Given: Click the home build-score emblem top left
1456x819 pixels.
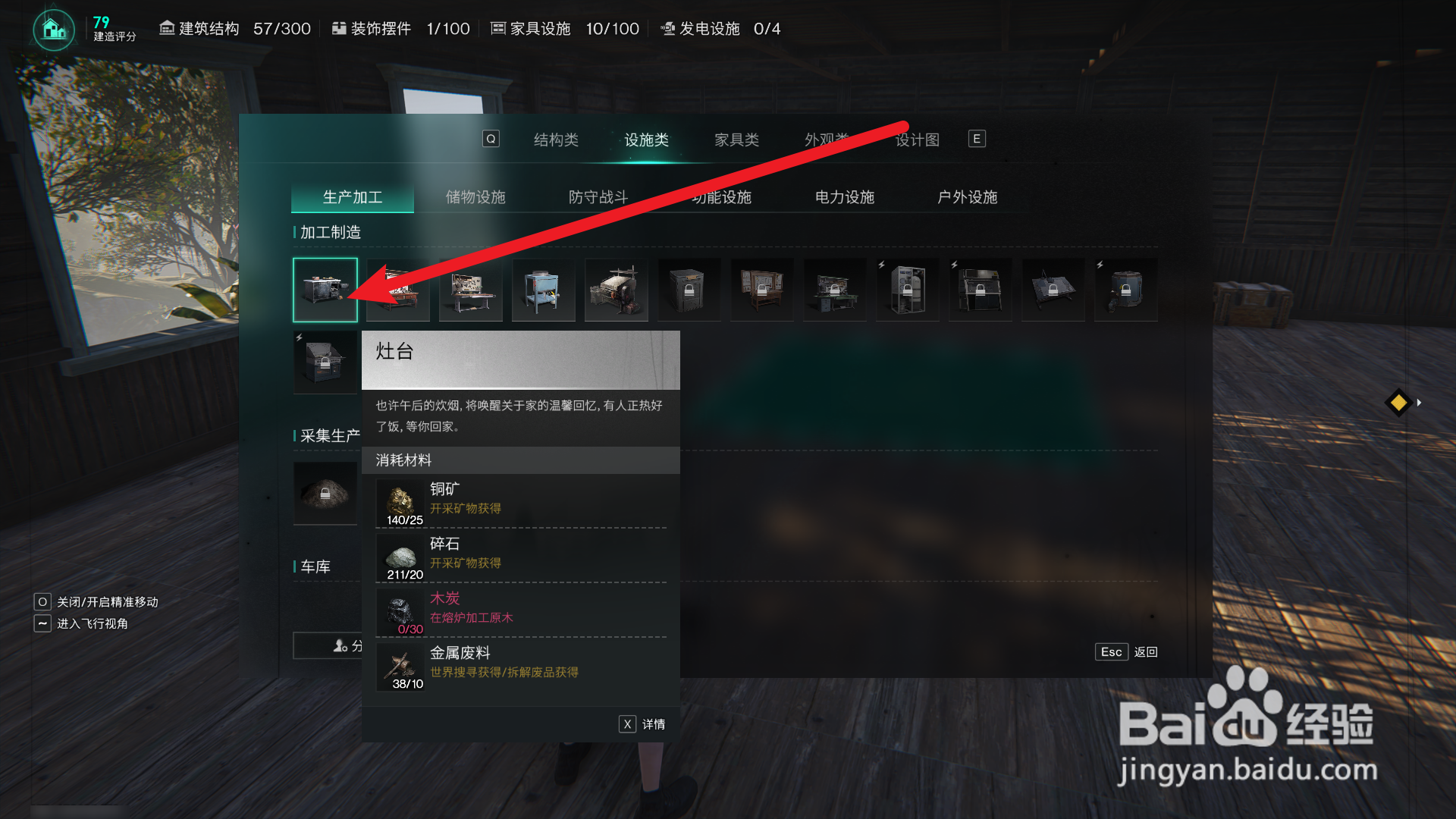Looking at the screenshot, I should point(53,30).
